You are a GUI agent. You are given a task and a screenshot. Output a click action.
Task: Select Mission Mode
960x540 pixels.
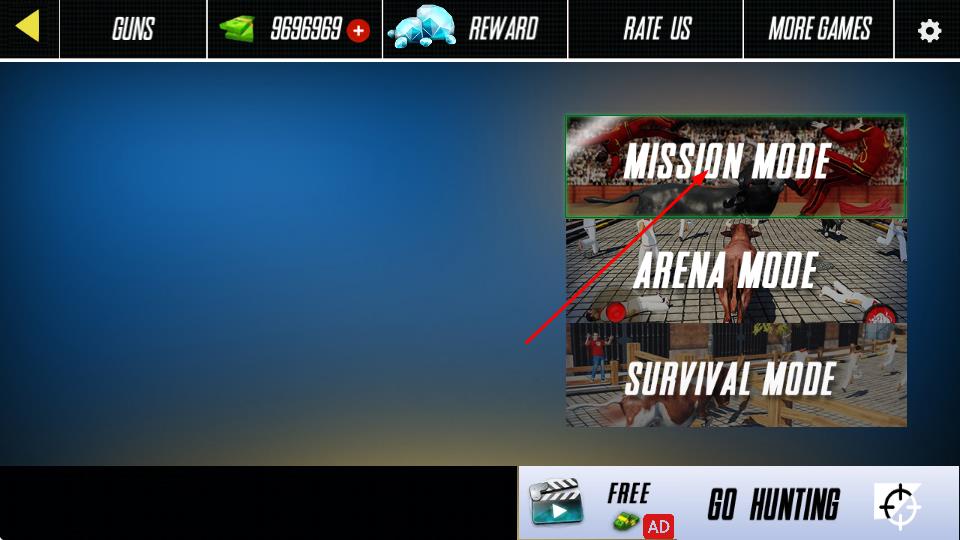735,165
